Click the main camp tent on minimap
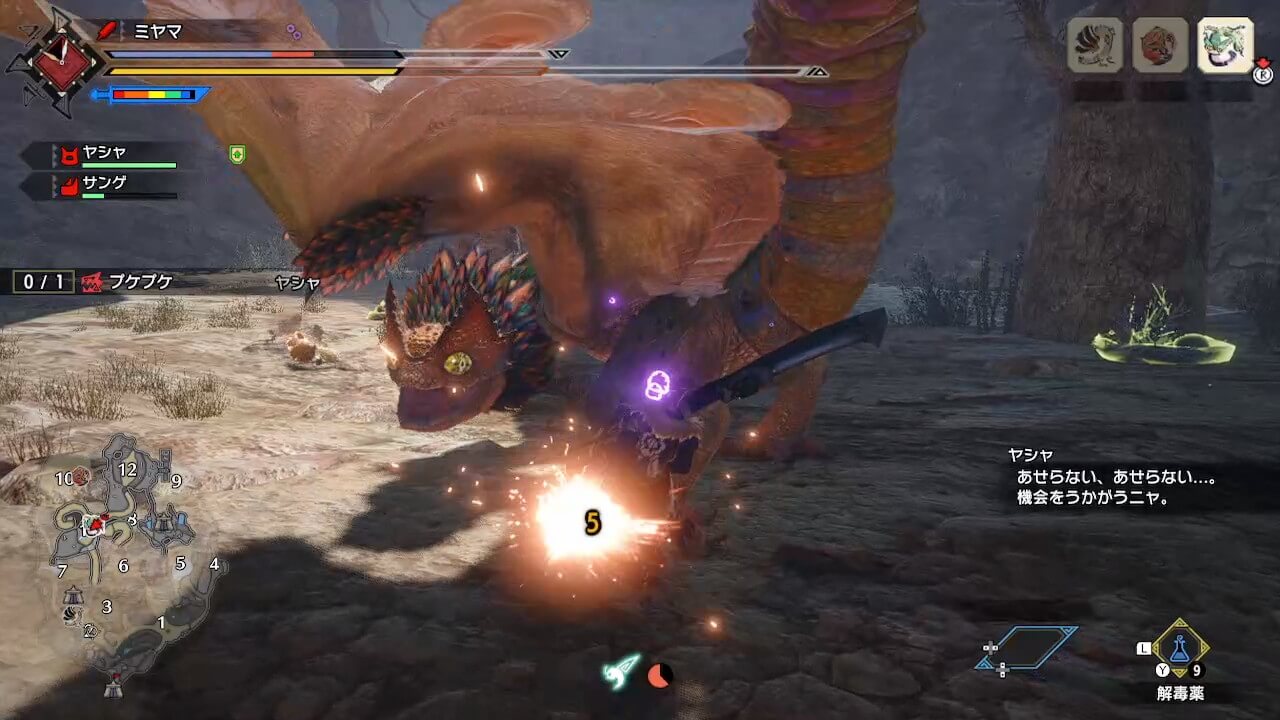 click(x=113, y=688)
